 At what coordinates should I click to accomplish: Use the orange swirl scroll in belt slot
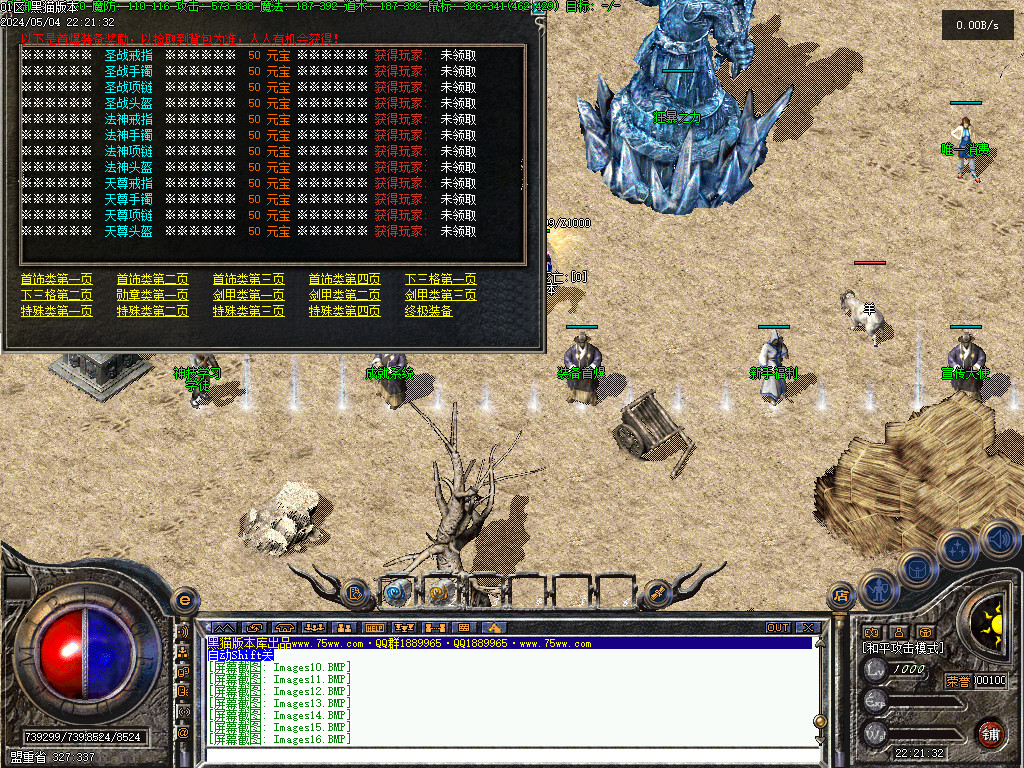441,592
